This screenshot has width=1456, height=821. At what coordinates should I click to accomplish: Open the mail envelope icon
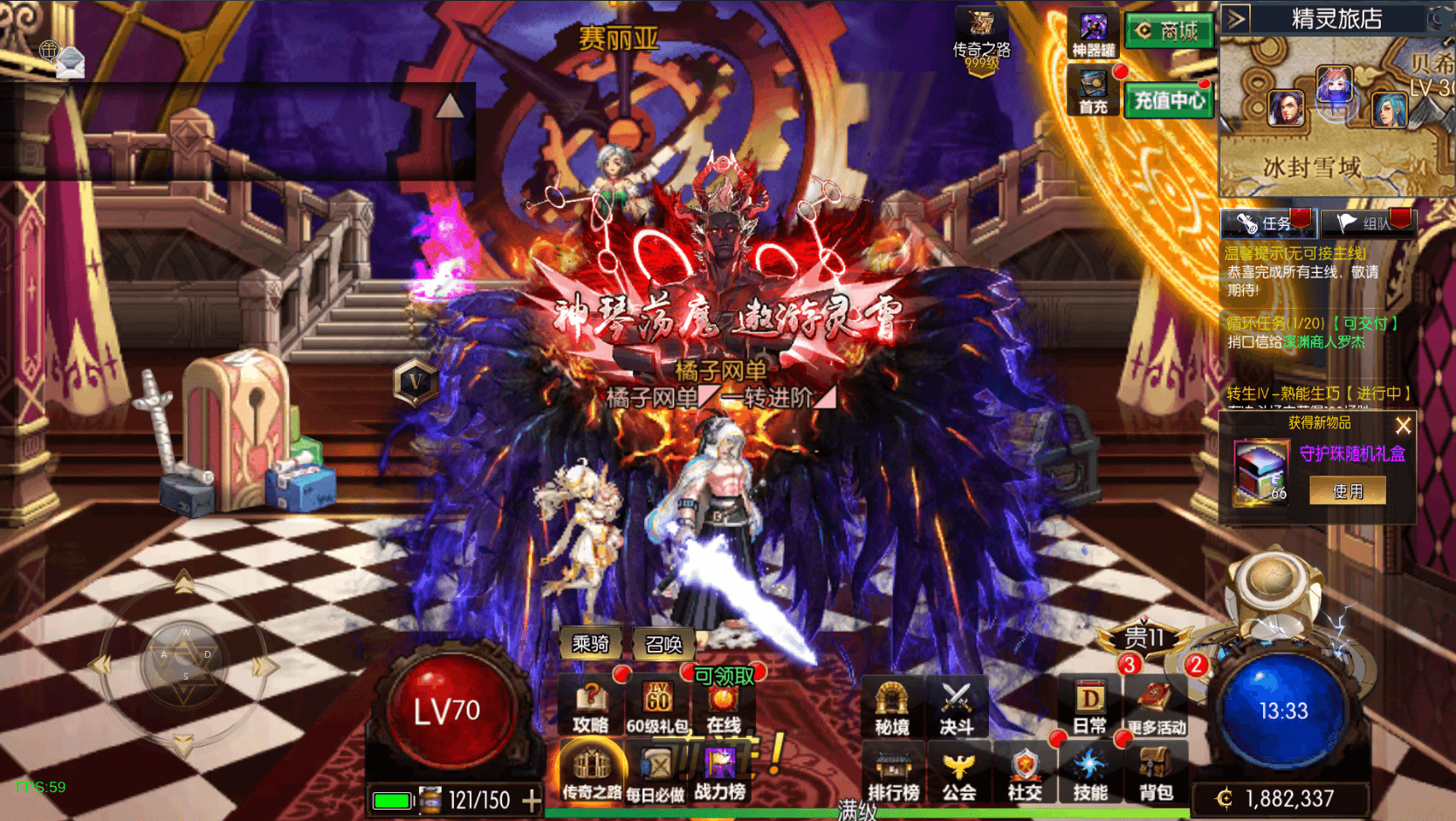point(70,62)
